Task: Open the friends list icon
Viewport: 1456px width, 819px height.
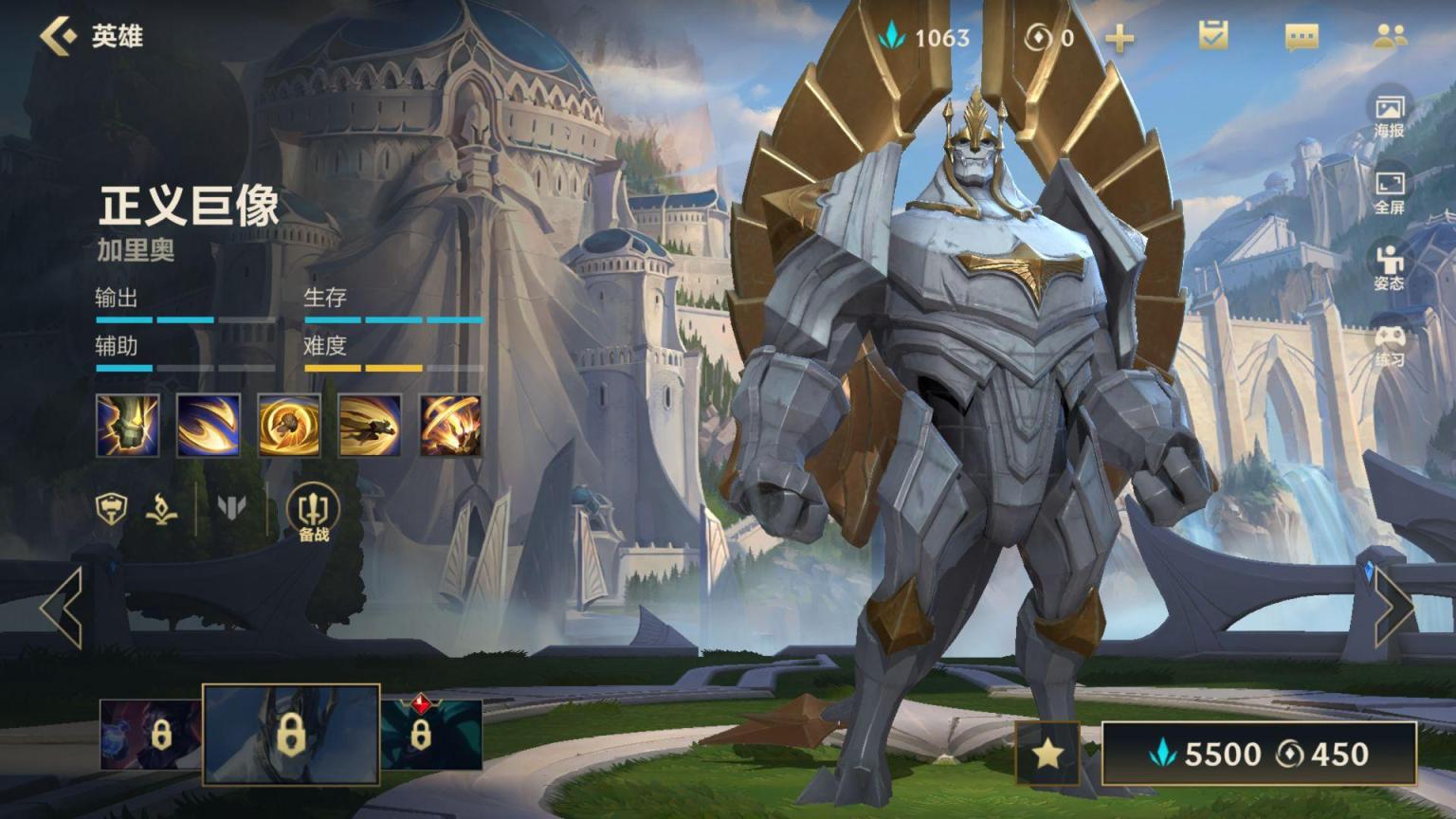Action: coord(1390,36)
